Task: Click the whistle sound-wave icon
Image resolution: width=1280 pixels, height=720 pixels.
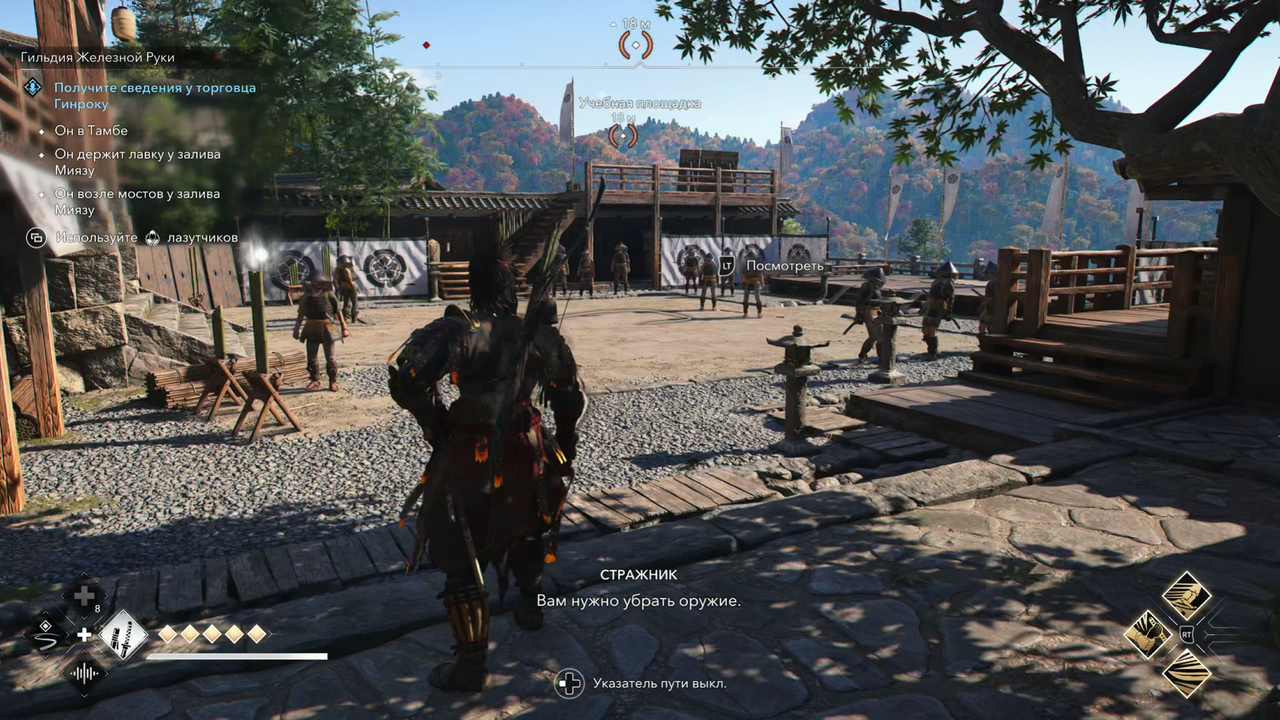Action: pyautogui.click(x=85, y=672)
